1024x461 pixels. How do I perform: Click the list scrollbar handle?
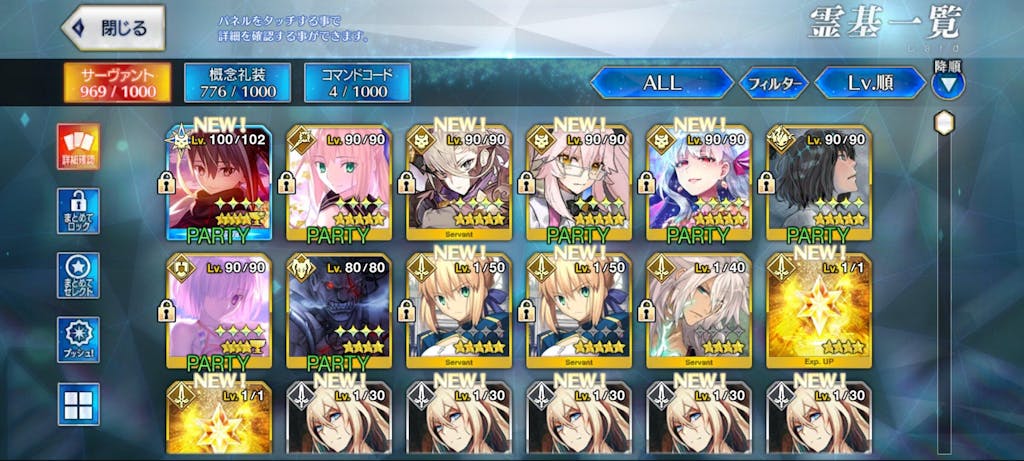click(944, 123)
